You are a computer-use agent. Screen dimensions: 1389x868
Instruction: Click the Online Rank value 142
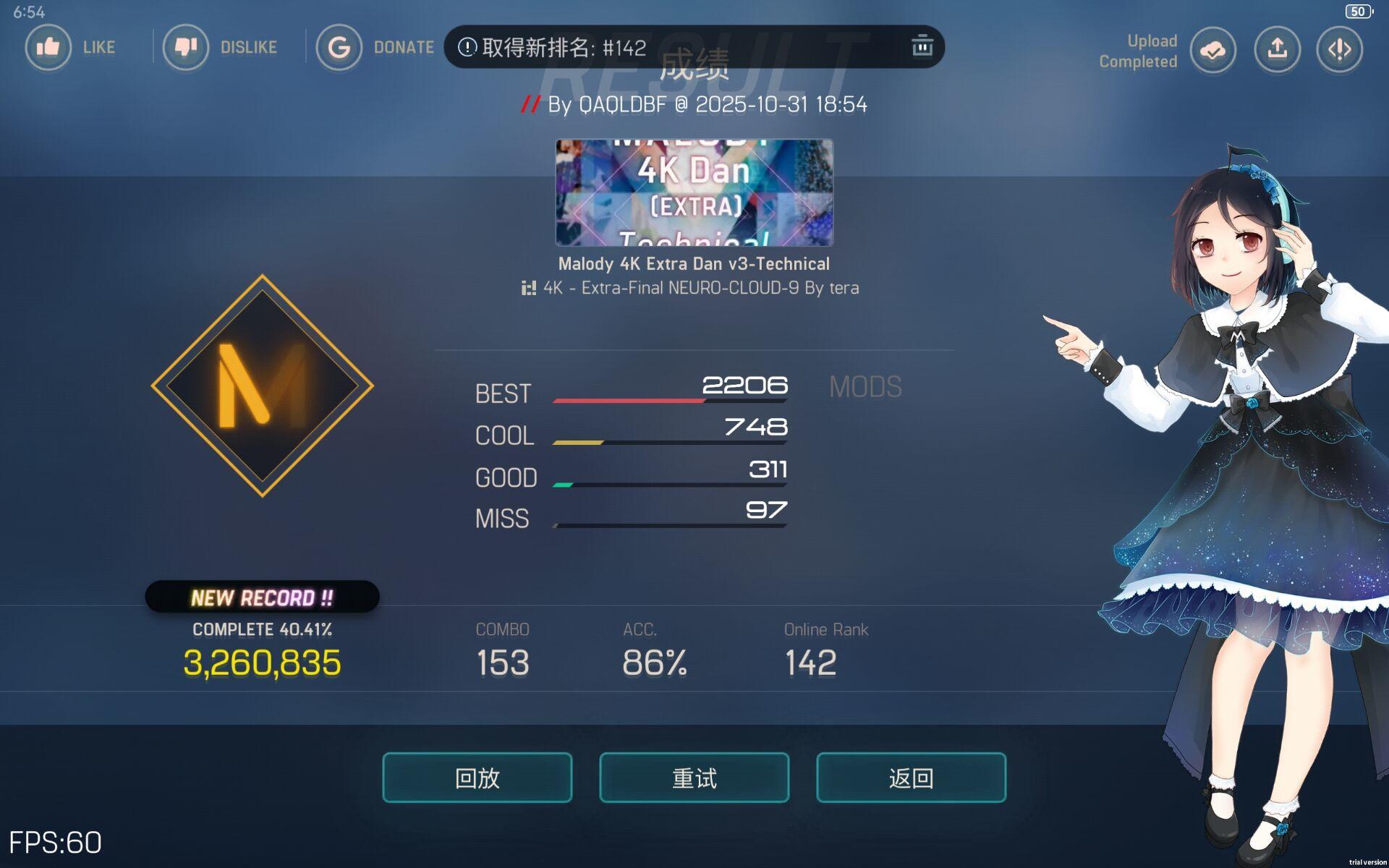[x=810, y=660]
